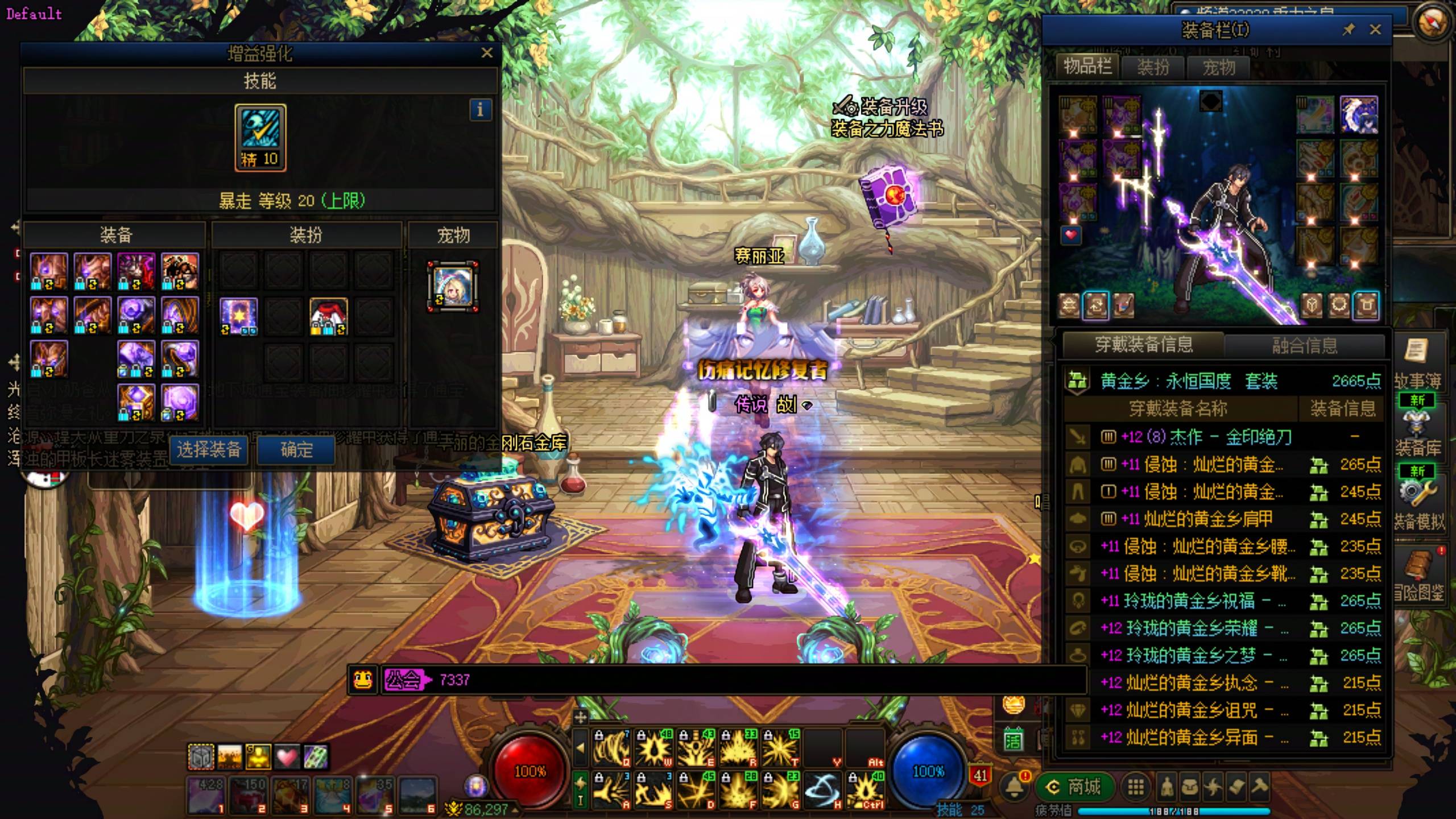
Task: Switch to the 宠物 tab
Action: point(1218,68)
